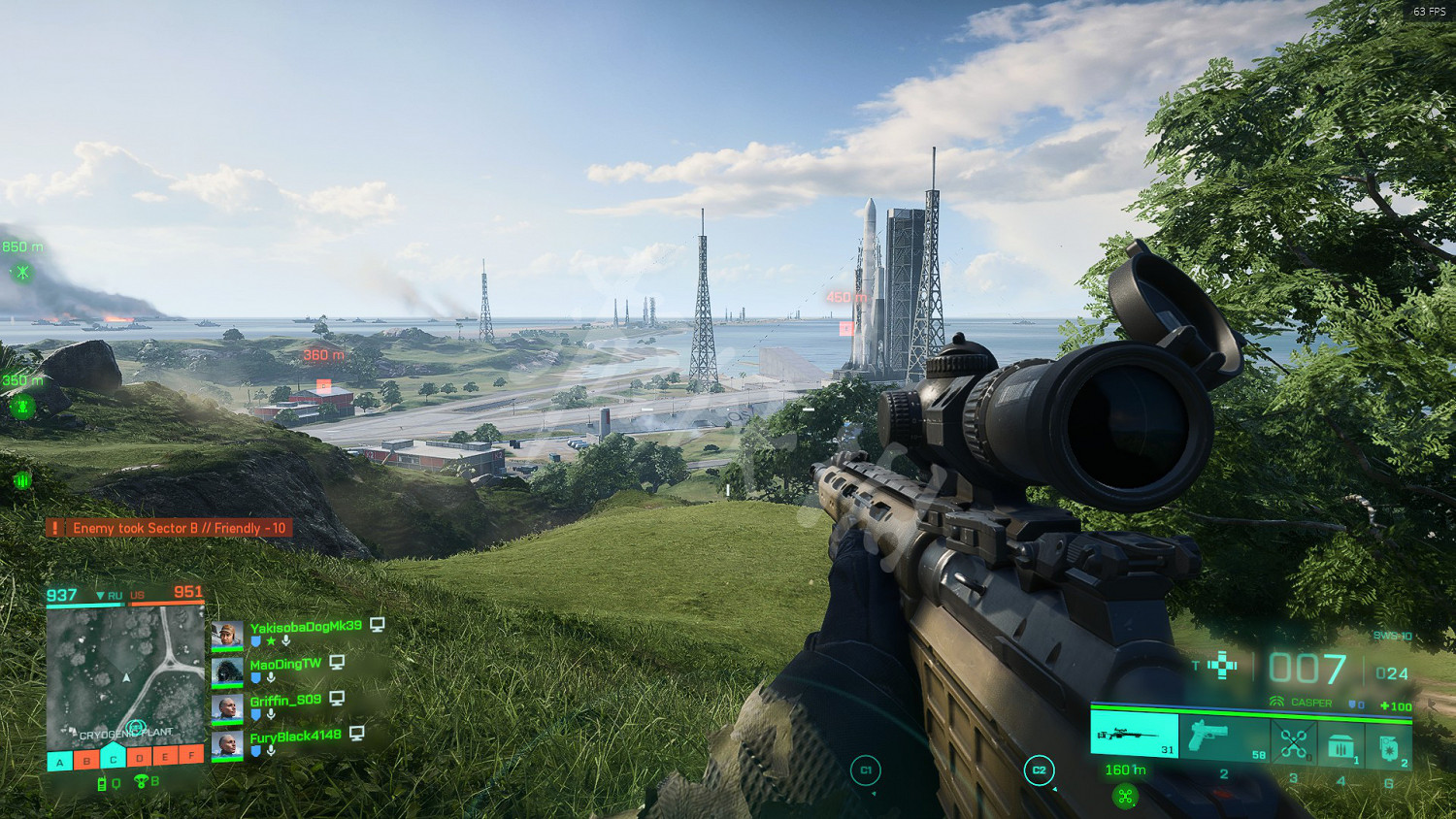Select the recon drone gadget slot

coord(1293,744)
